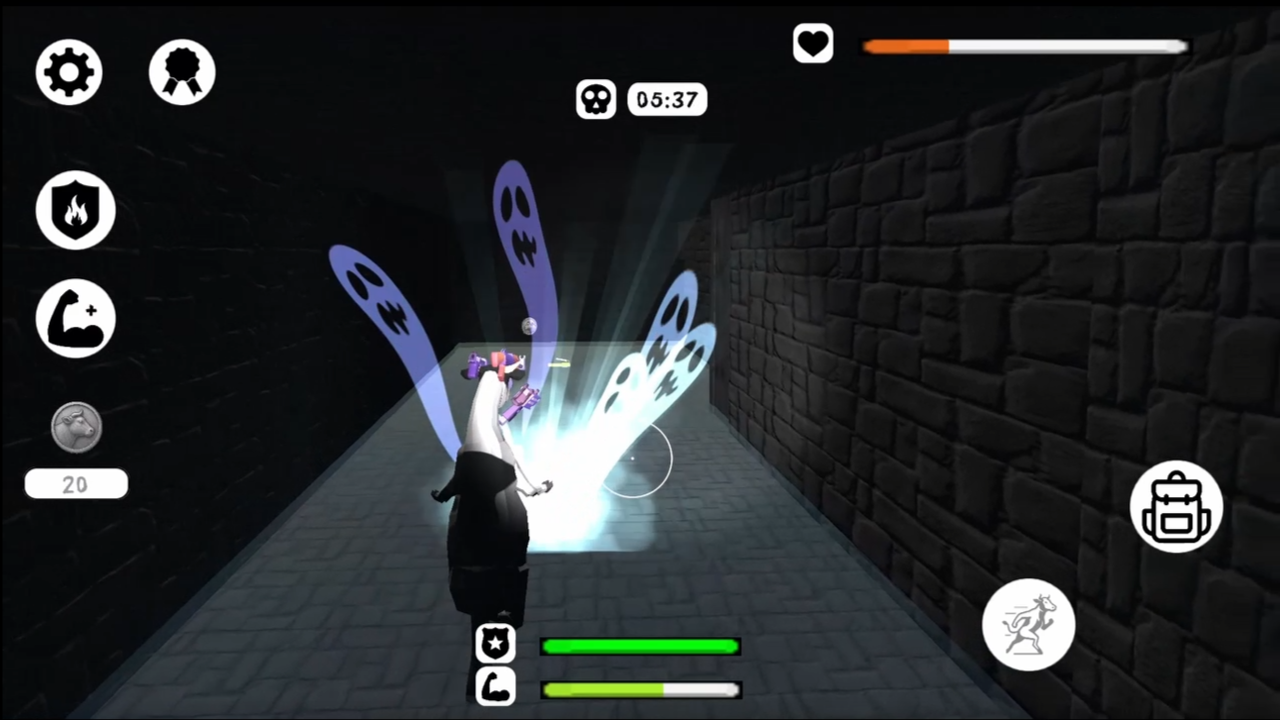Activate the fire shield ability
This screenshot has height=720, width=1280.
coord(75,208)
